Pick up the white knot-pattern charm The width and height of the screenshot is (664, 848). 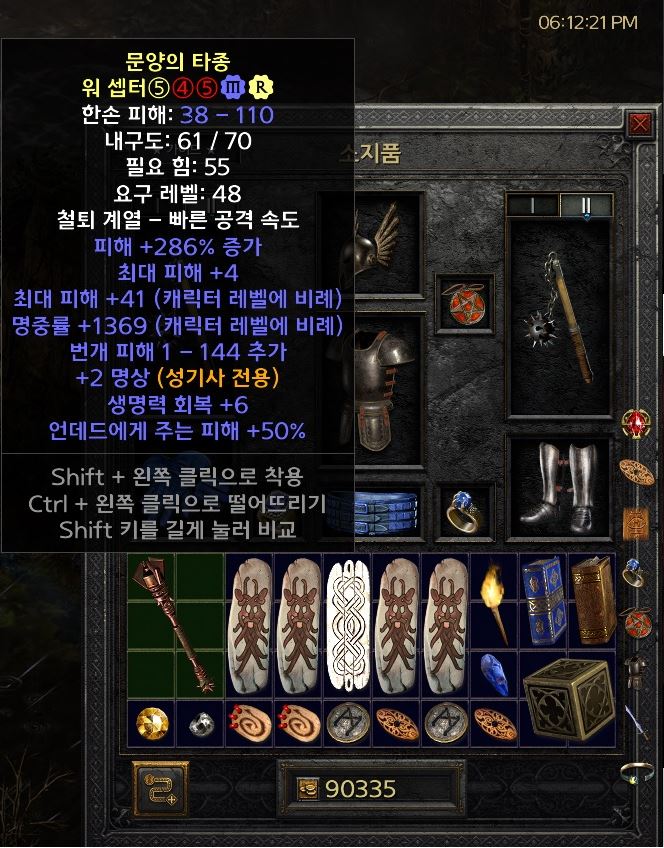point(349,625)
